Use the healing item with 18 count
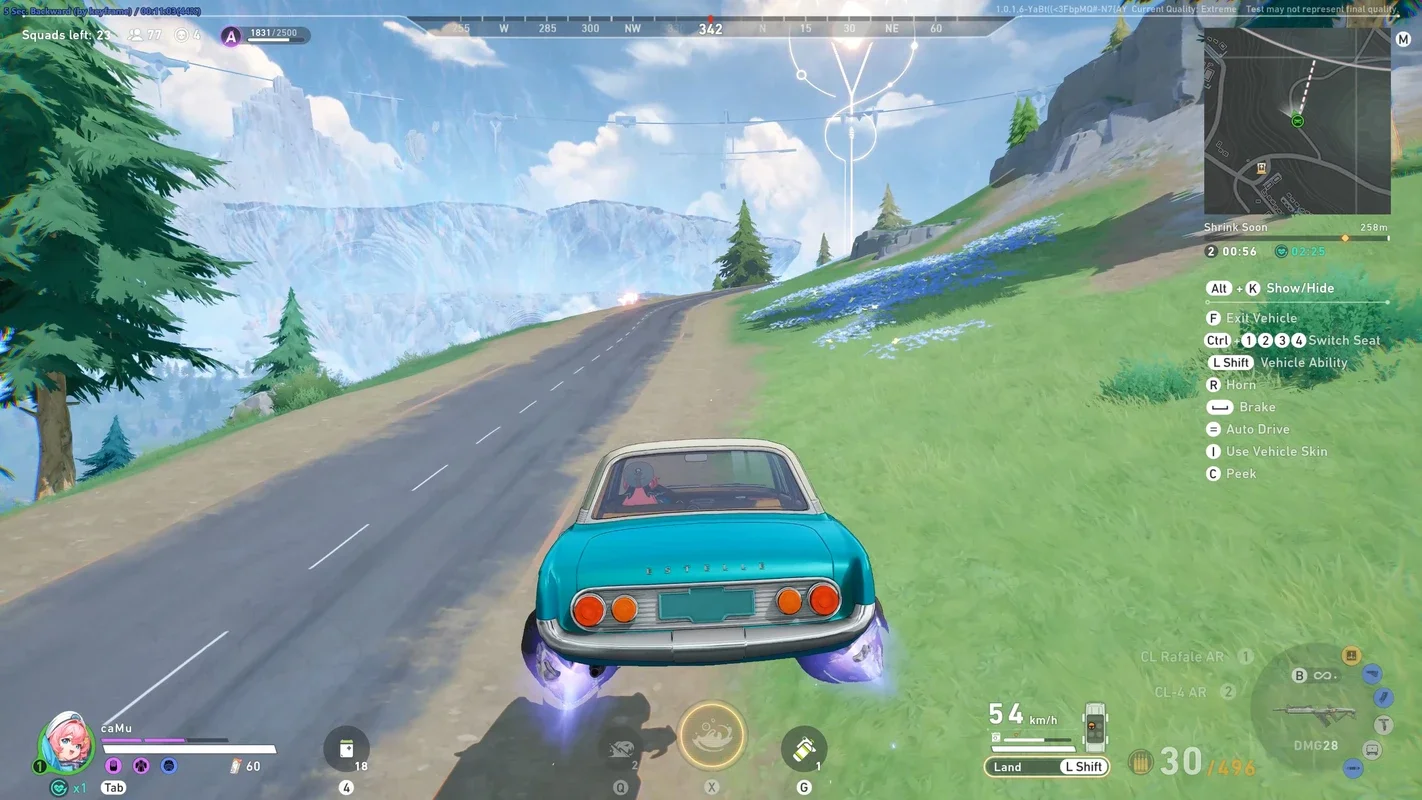1422x800 pixels. [346, 749]
